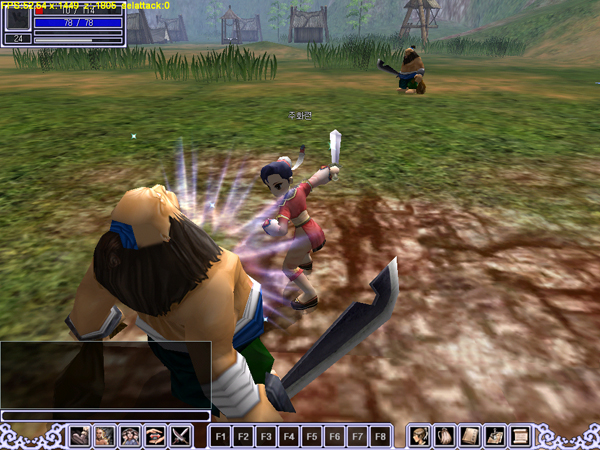Viewport: 600px width, 450px height.
Task: Activate the F7 hotkey slot
Action: [358, 436]
